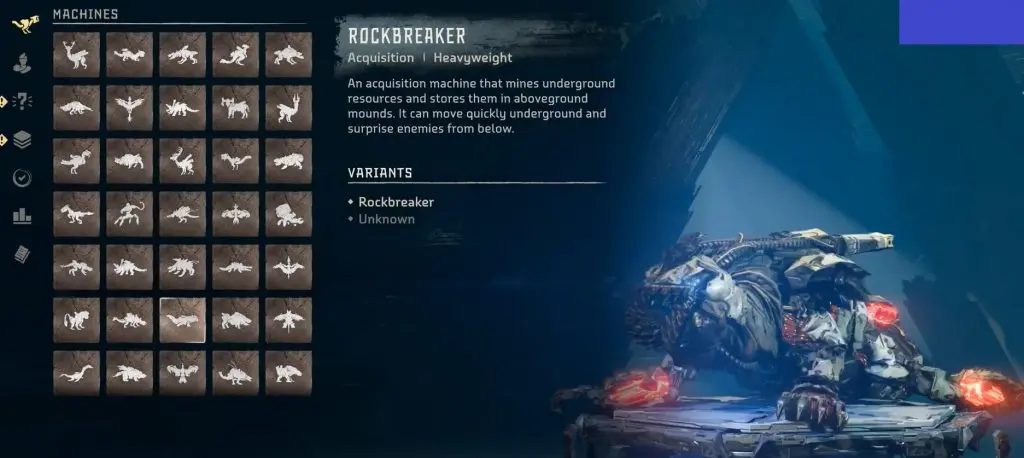Open the book pages tab
Screen dimensions: 1024x458
(x=22, y=254)
